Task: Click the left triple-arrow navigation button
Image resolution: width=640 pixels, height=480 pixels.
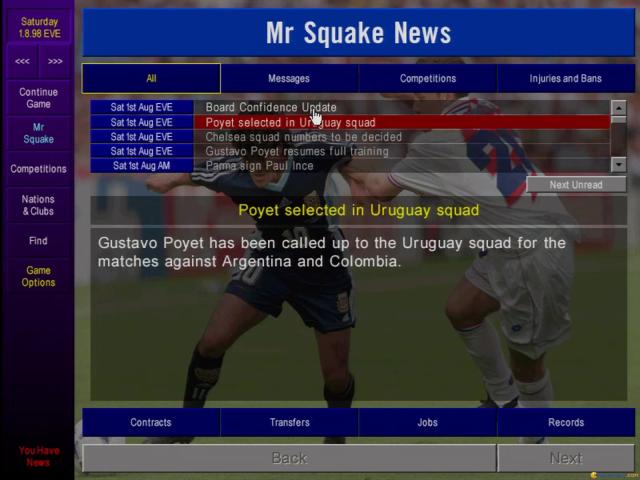Action: click(21, 61)
